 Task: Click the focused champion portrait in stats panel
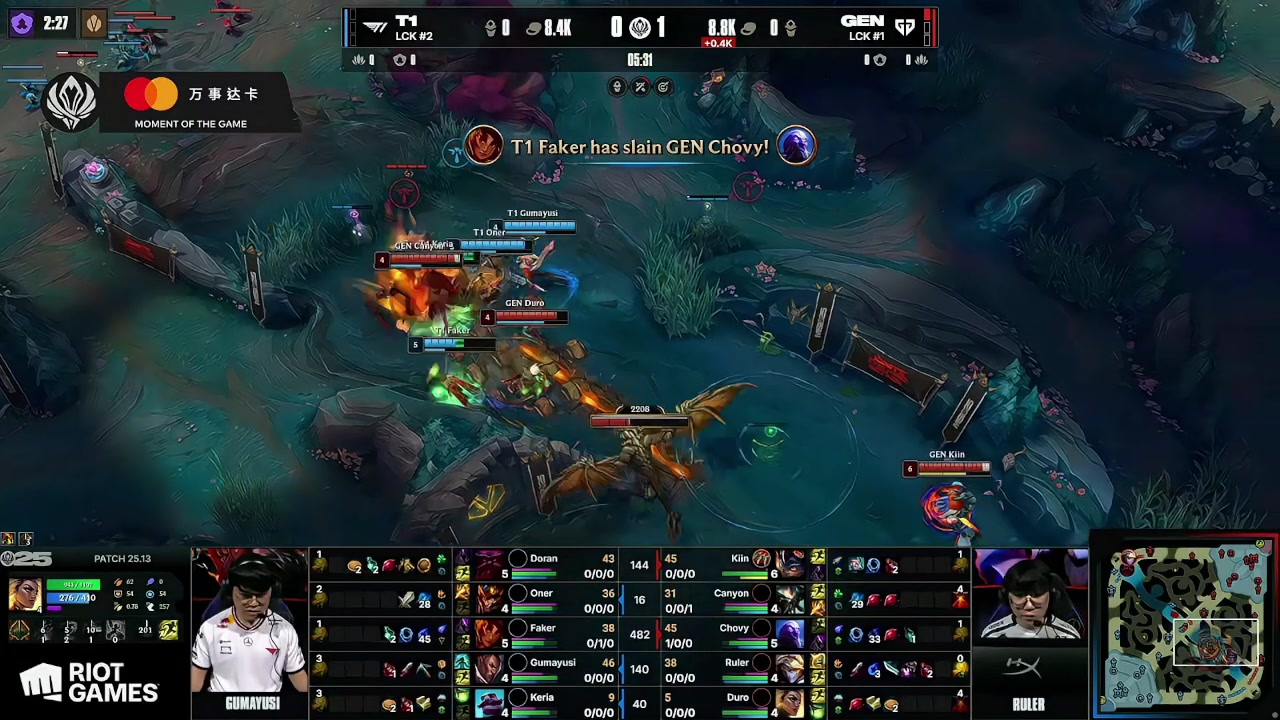pyautogui.click(x=24, y=595)
